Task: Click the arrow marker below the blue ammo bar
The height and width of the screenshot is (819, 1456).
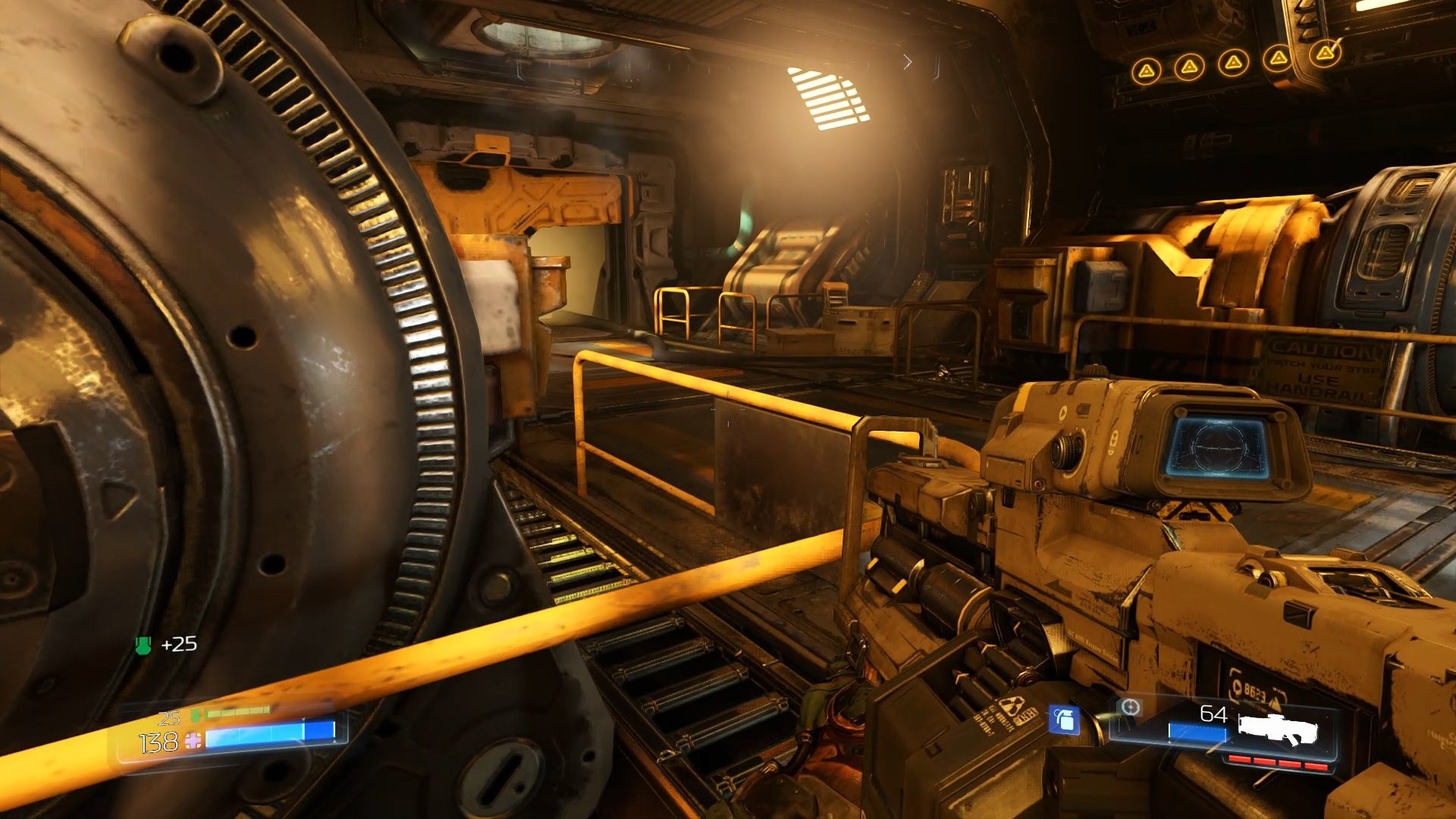Action: 1169,742
